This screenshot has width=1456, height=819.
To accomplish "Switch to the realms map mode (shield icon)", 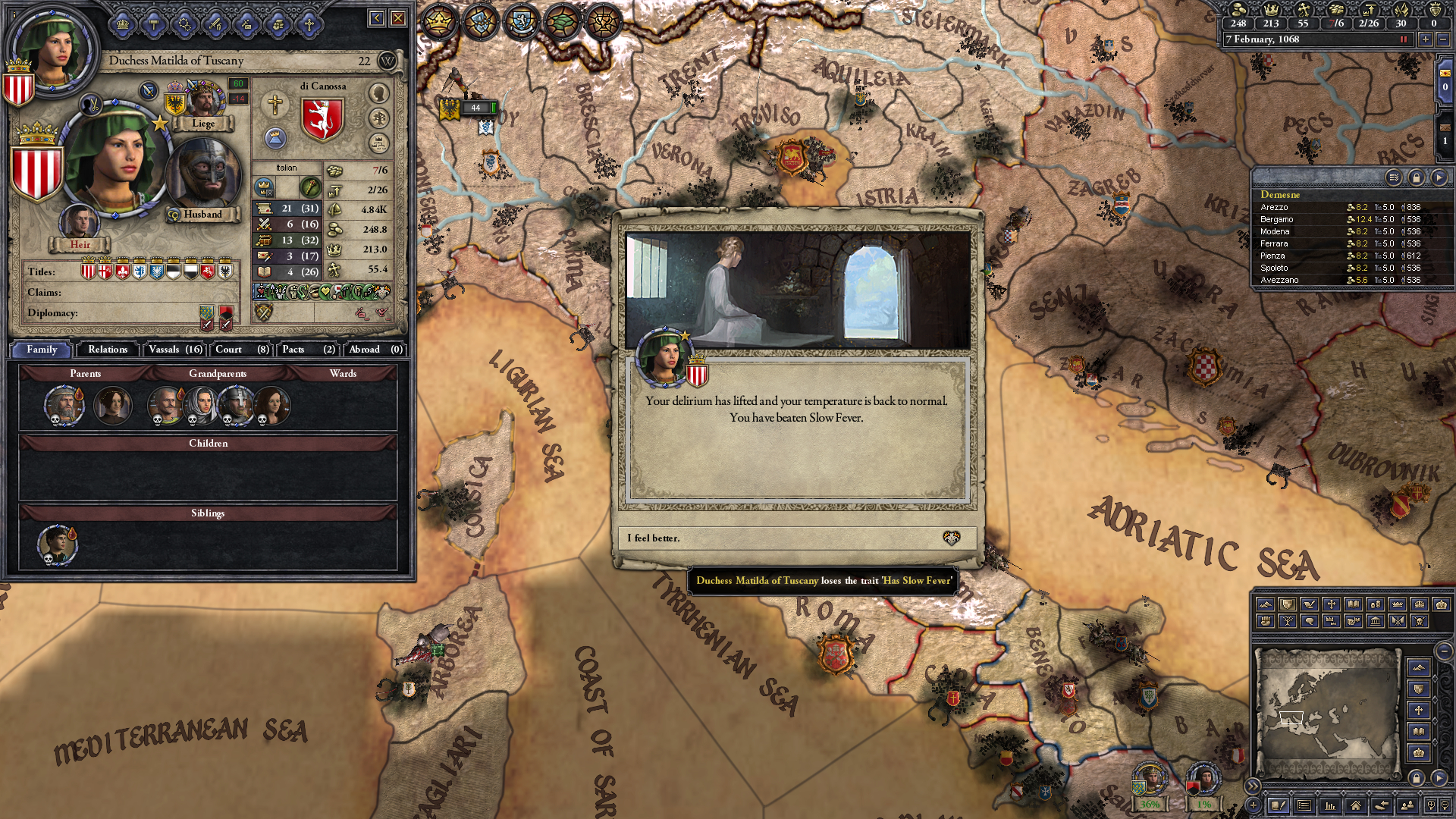I will (x=1286, y=604).
